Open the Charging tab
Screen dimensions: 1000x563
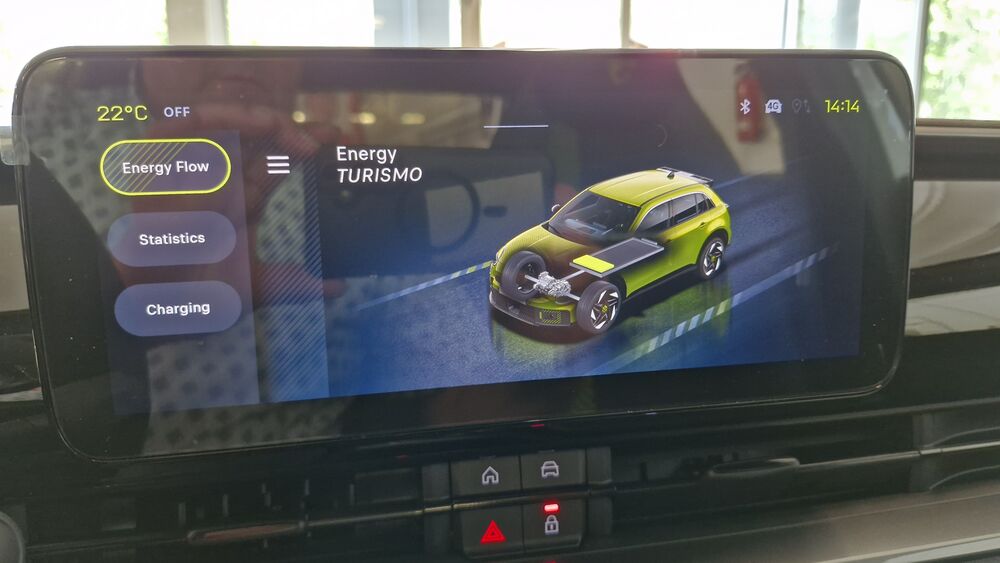click(x=178, y=309)
